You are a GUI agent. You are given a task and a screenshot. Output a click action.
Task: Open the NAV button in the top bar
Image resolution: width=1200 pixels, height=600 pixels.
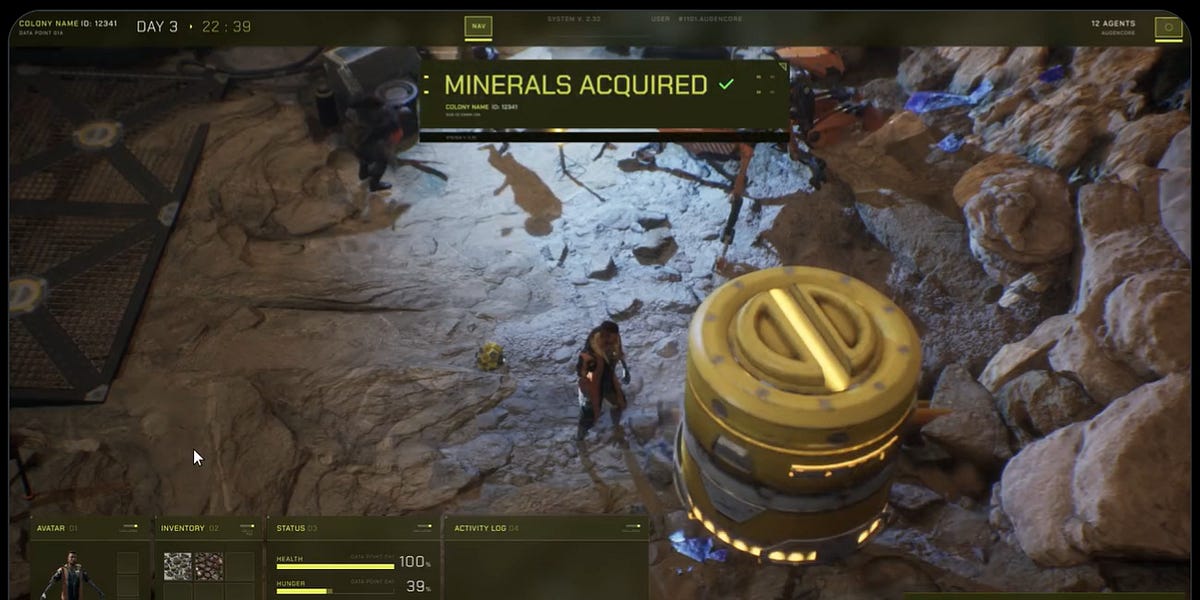pos(478,27)
